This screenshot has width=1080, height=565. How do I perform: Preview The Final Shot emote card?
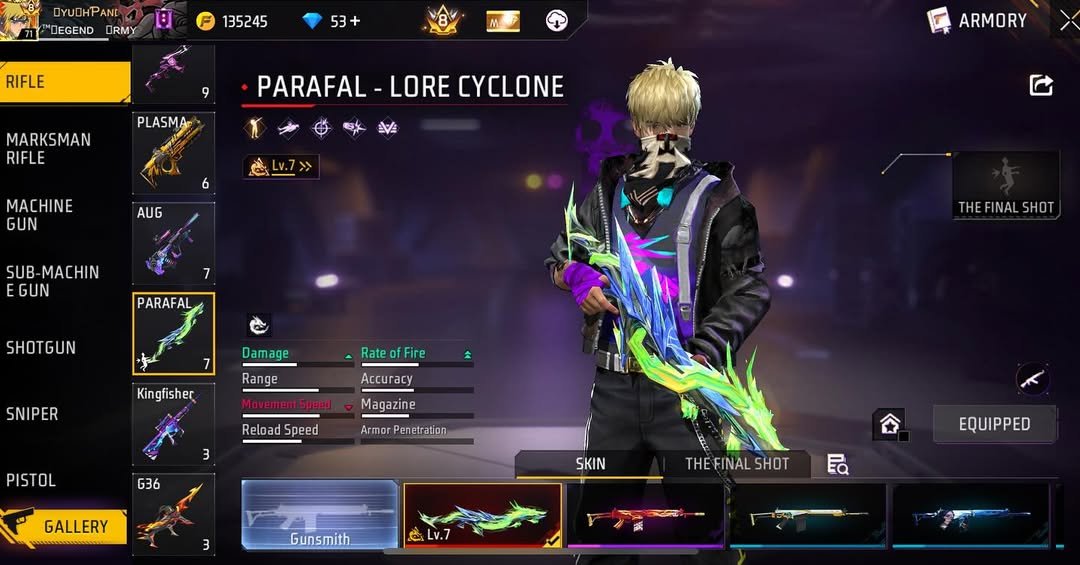point(1006,185)
